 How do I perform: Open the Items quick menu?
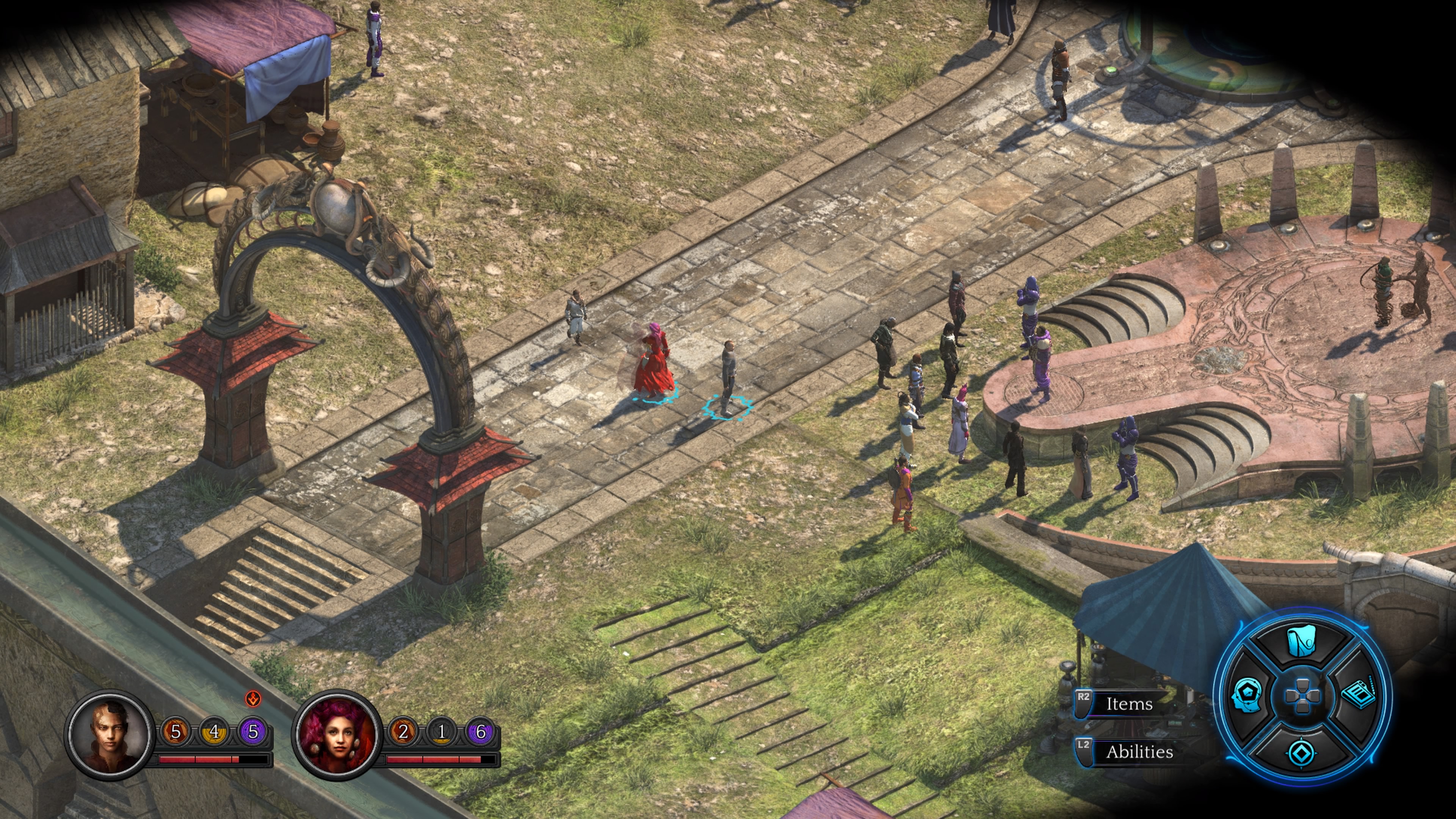pyautogui.click(x=1128, y=704)
